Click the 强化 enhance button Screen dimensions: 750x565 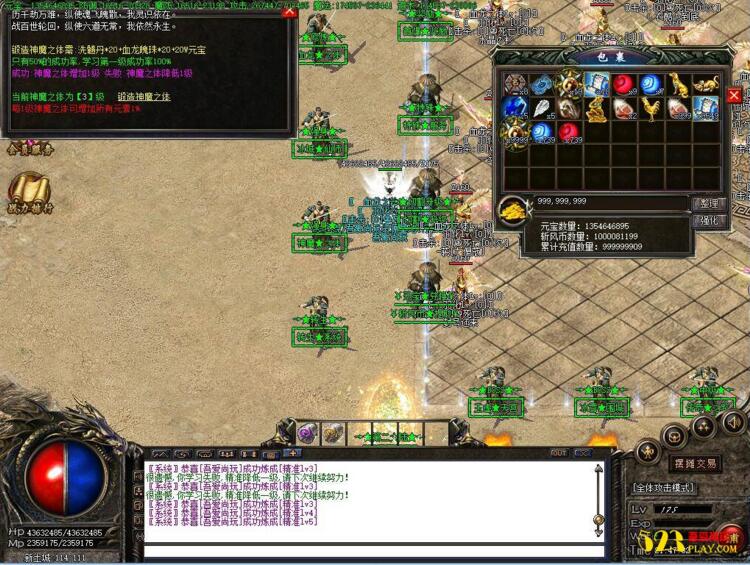pos(707,221)
